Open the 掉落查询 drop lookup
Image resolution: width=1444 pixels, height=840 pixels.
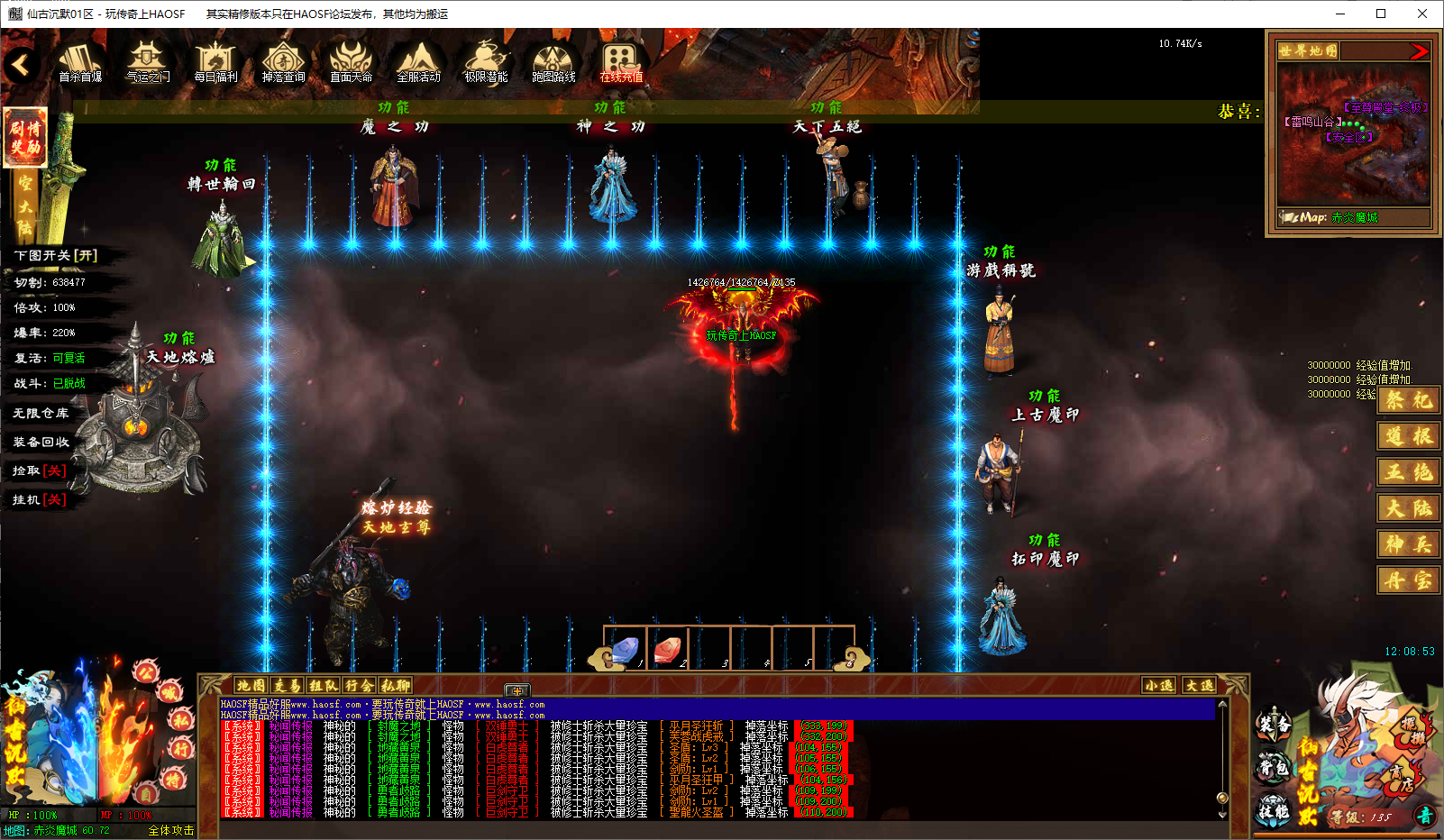[283, 62]
